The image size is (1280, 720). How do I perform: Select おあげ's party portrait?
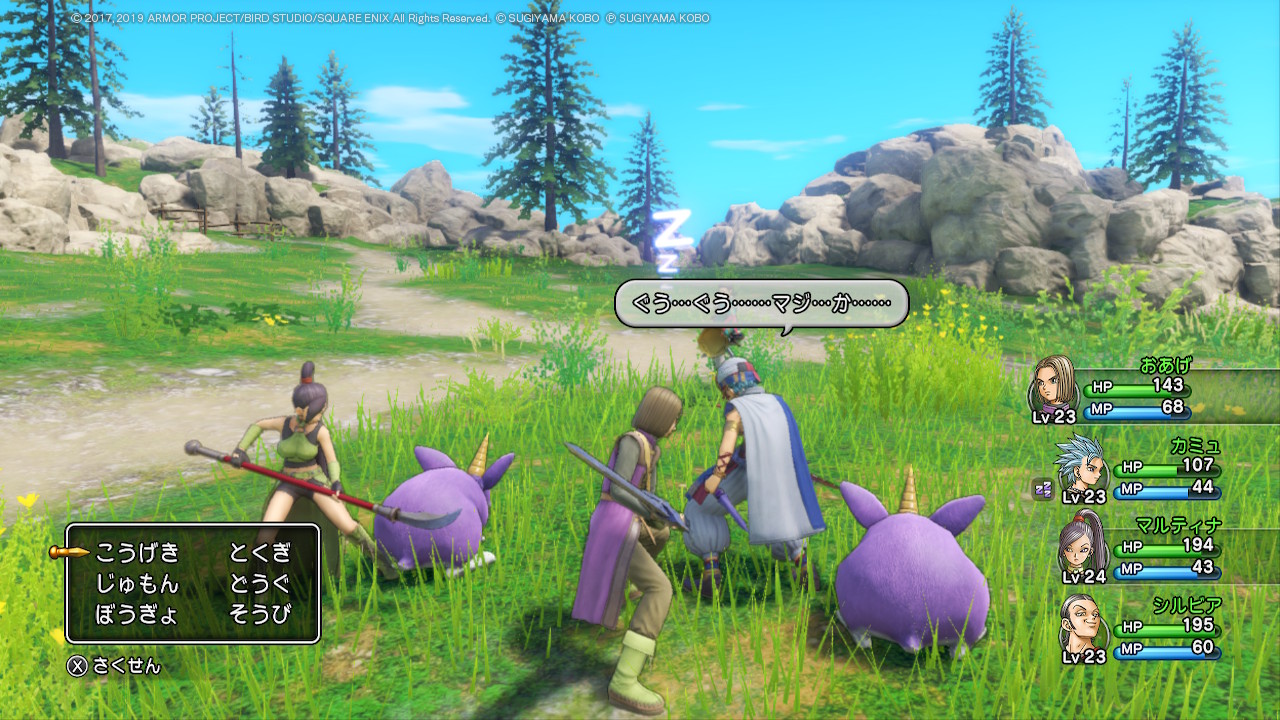point(1053,387)
